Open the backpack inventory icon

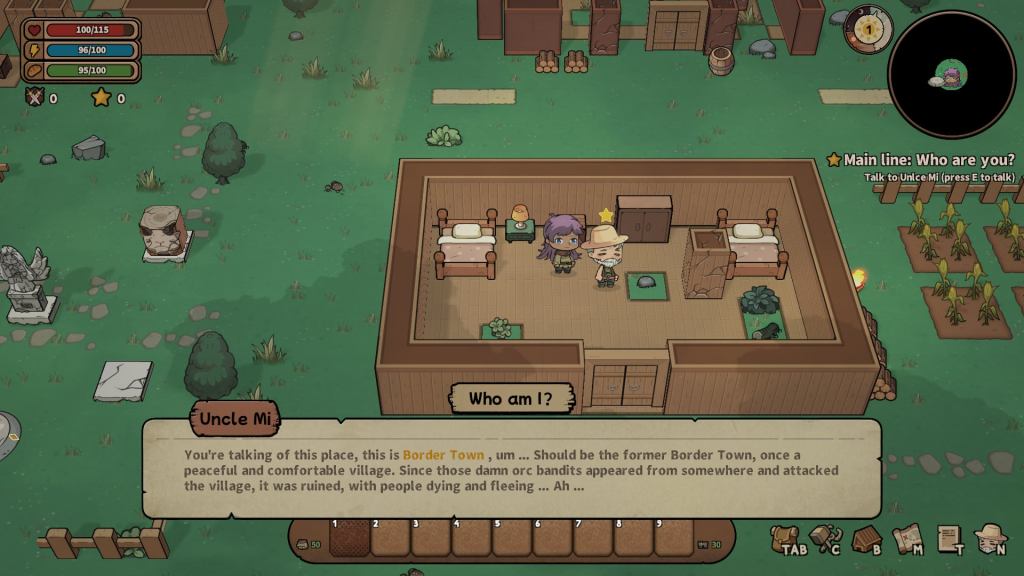point(784,538)
